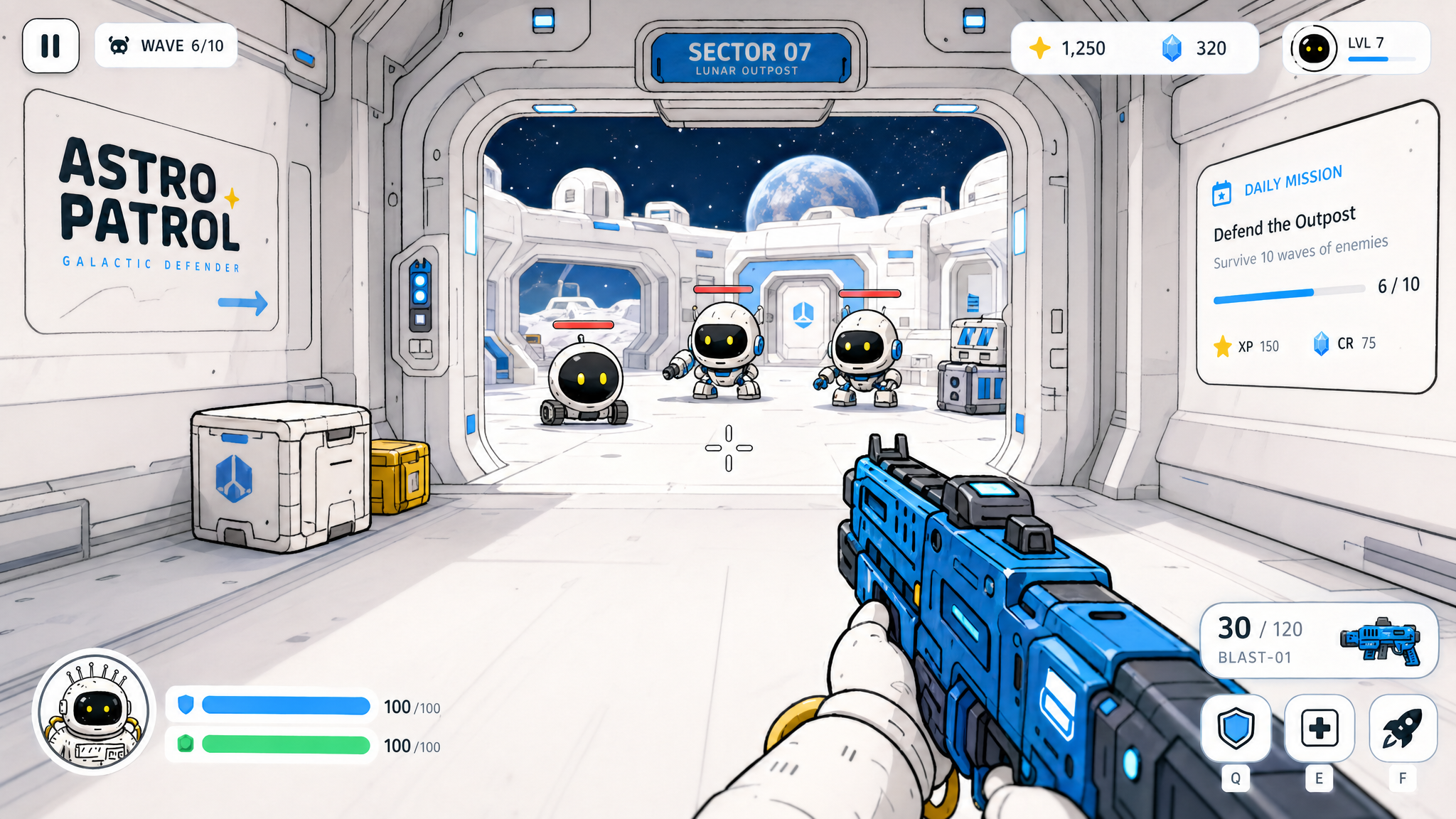Open the Wave 6/10 tracker
The width and height of the screenshot is (1456, 819).
point(166,46)
